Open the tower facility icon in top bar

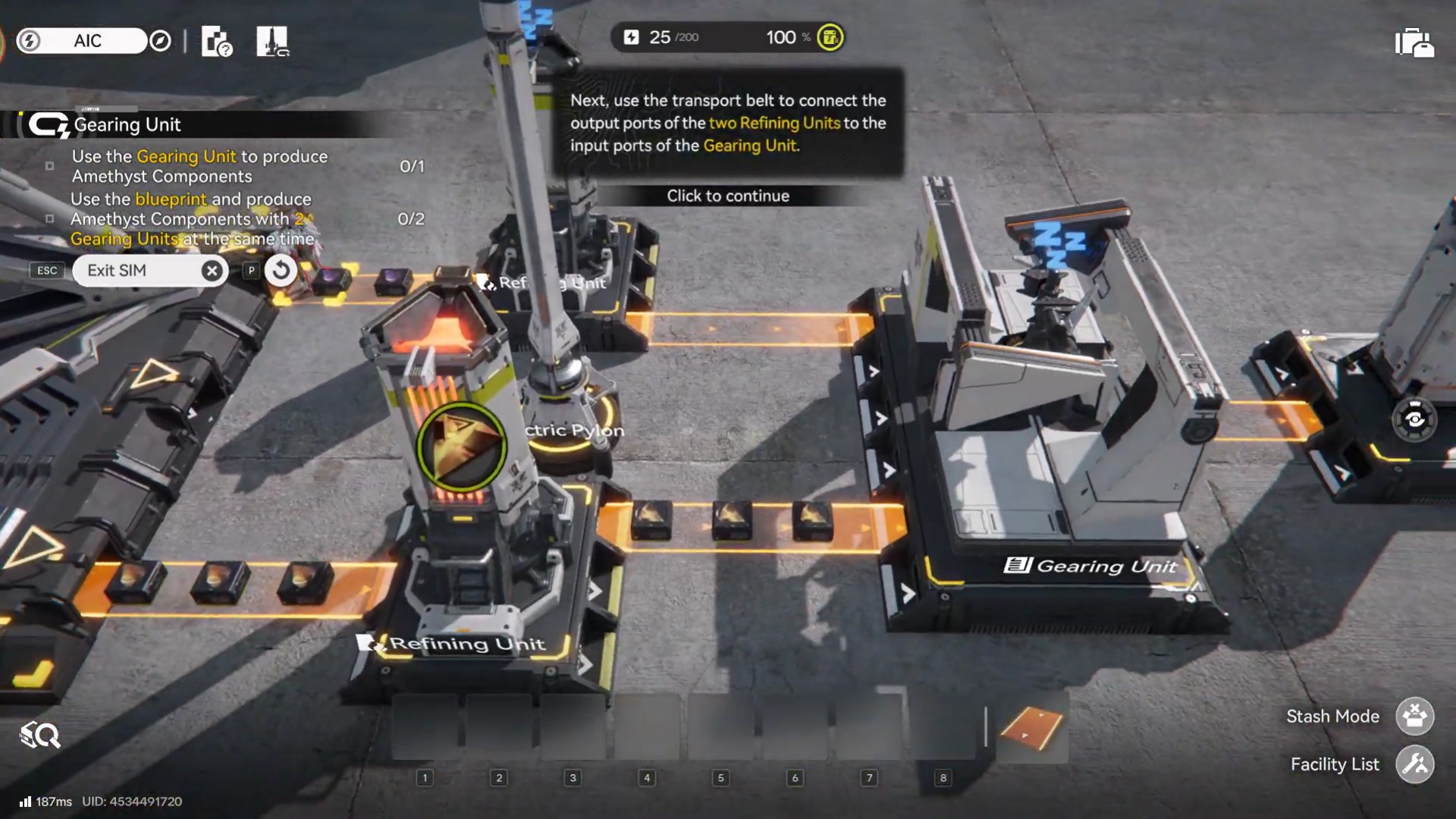pos(272,41)
